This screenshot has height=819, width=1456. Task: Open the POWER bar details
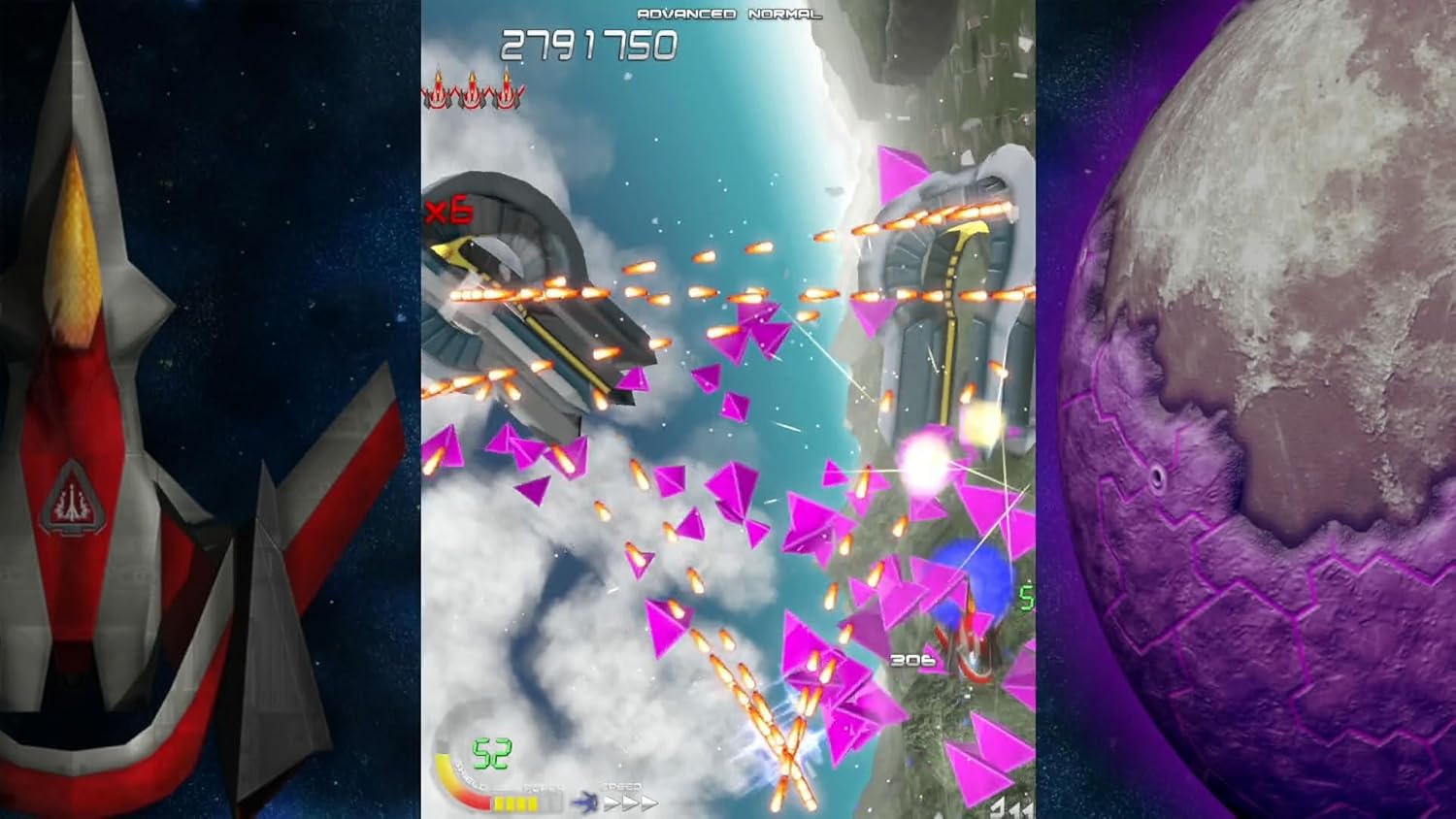(x=529, y=801)
